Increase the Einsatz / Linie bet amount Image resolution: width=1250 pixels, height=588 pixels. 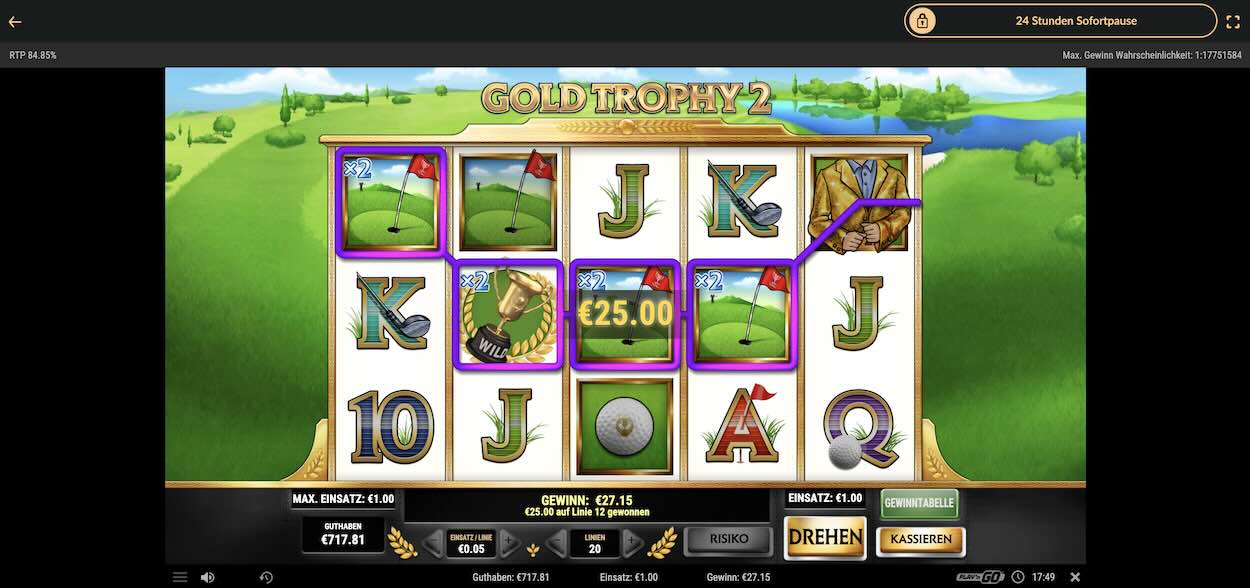[x=510, y=543]
